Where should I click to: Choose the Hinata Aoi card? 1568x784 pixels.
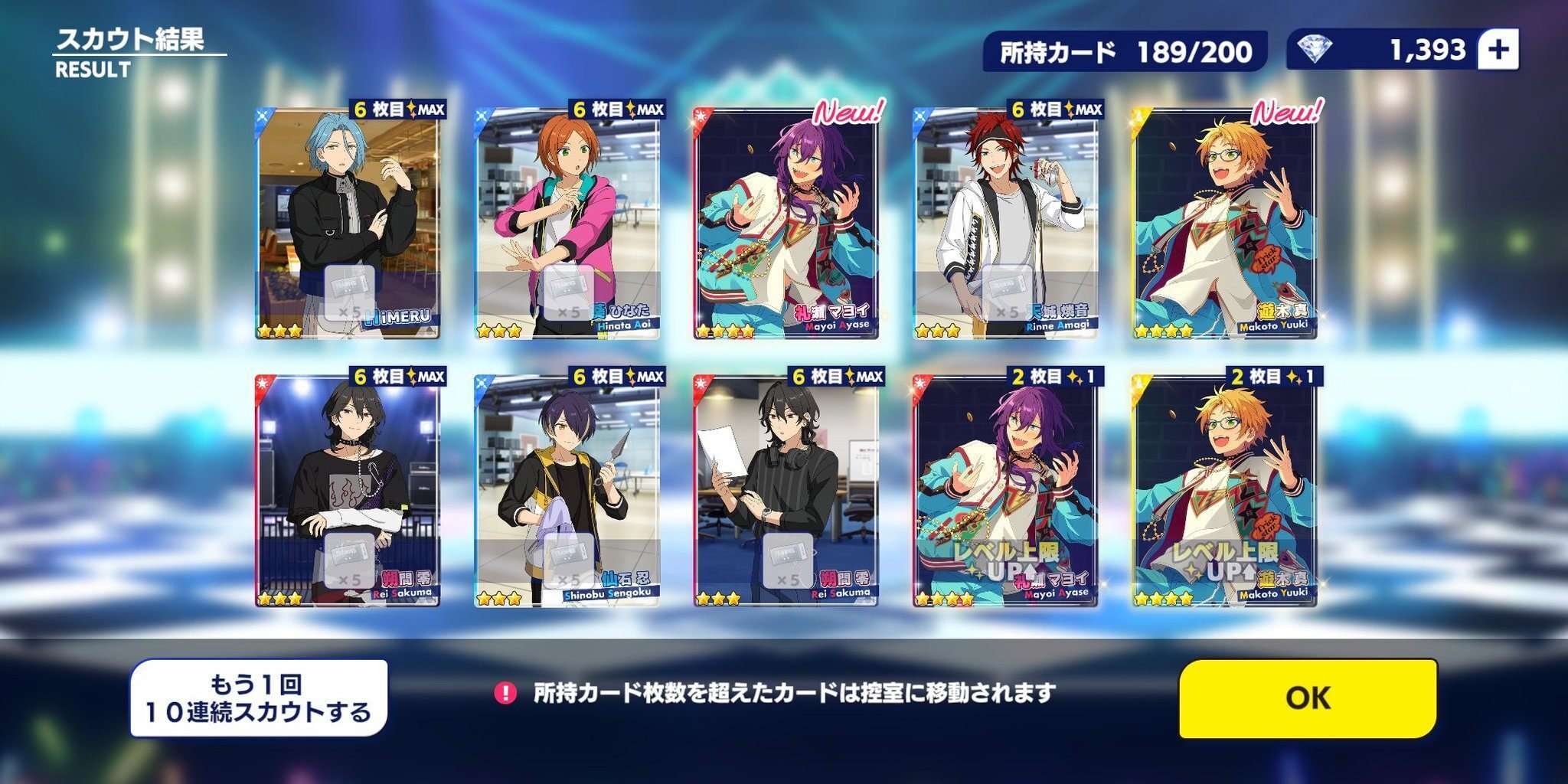[x=567, y=222]
